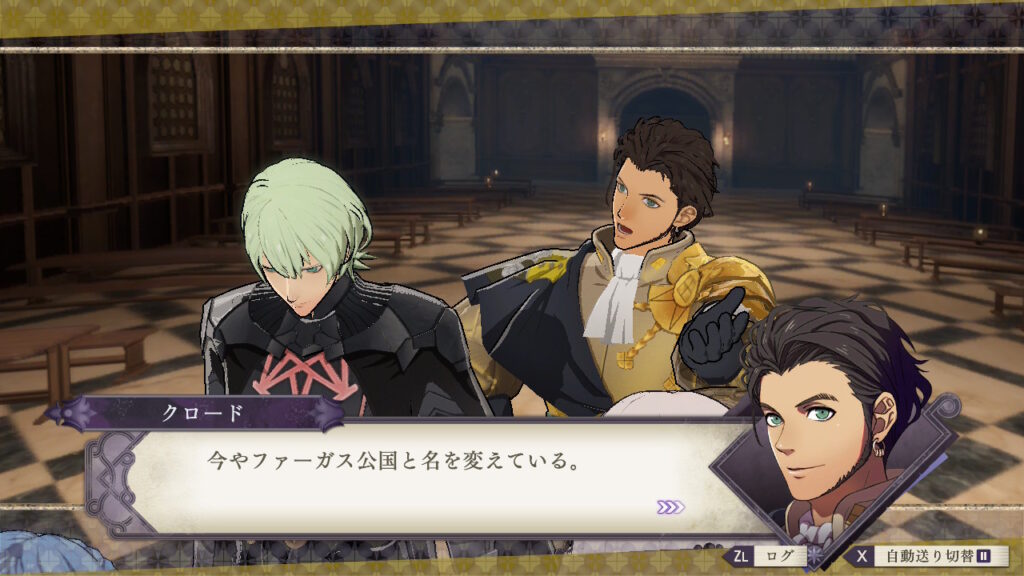
Task: Advance dialogue with the purple arrow indicator
Action: [670, 507]
